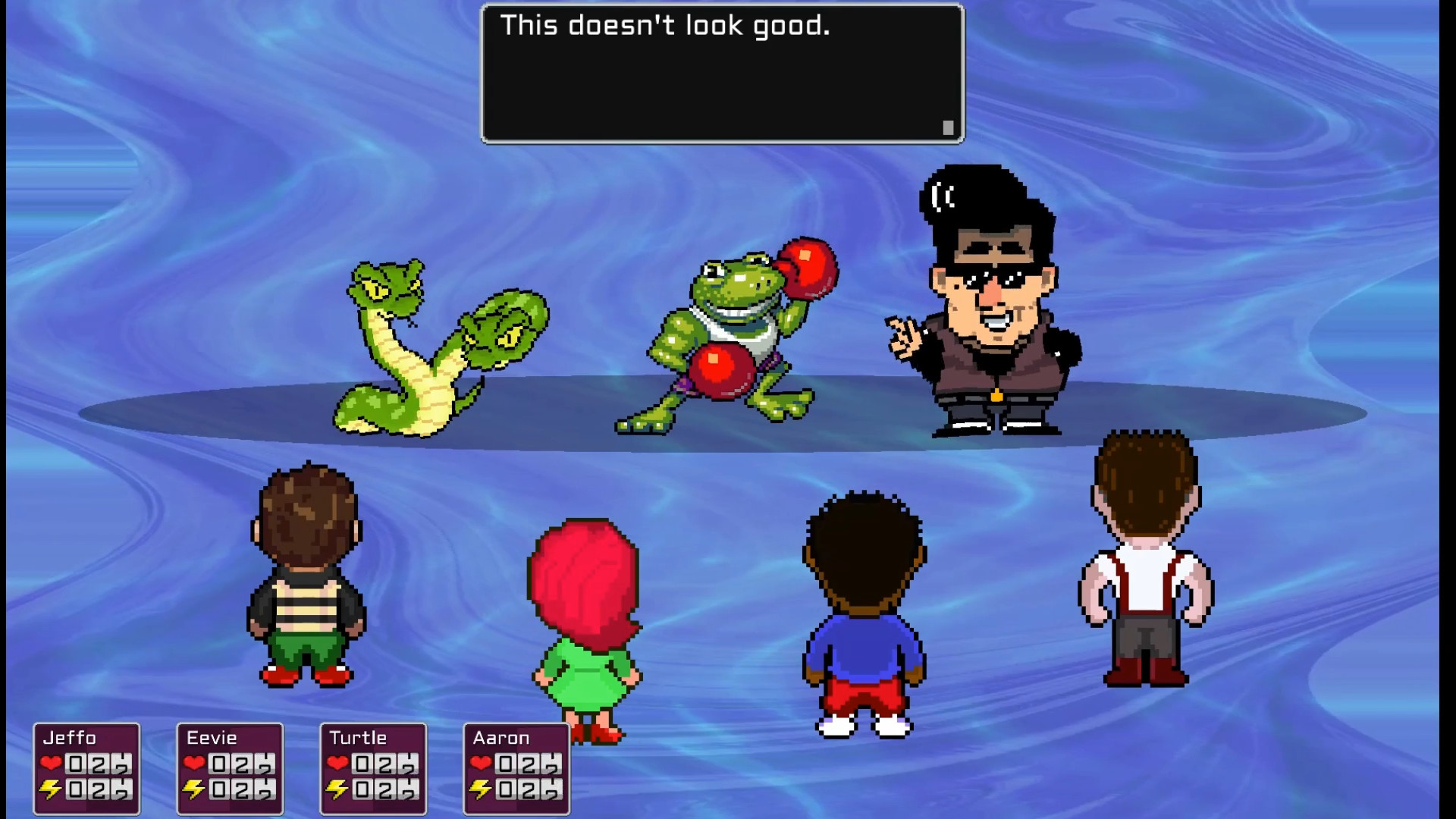The height and width of the screenshot is (819, 1456).
Task: Open Jeffo's status card
Action: 86,770
